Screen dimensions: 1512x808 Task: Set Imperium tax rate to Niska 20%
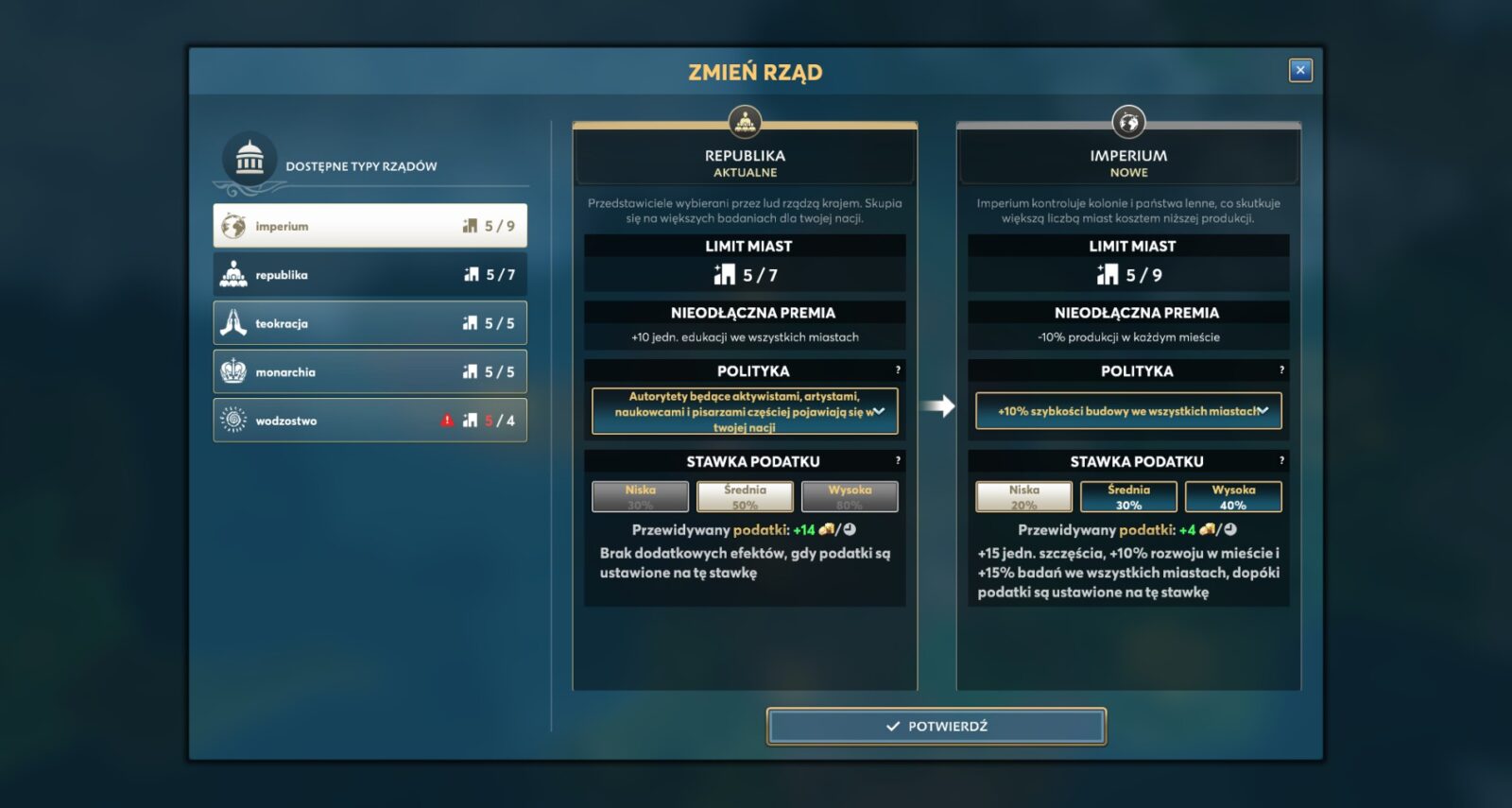pyautogui.click(x=1023, y=496)
